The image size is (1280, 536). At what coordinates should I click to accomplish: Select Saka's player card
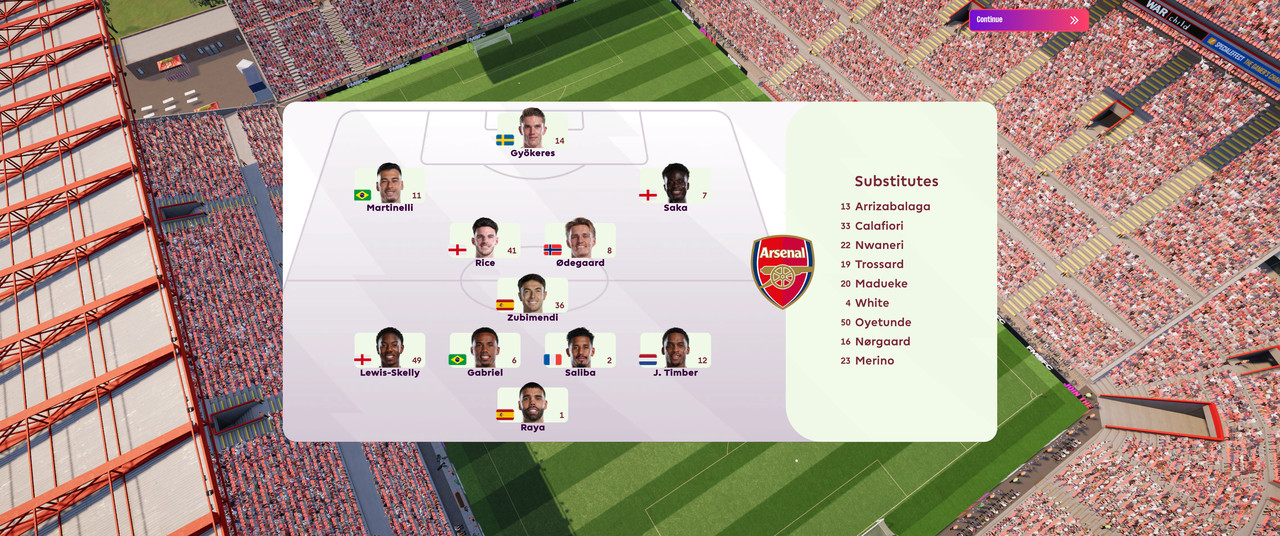(675, 188)
